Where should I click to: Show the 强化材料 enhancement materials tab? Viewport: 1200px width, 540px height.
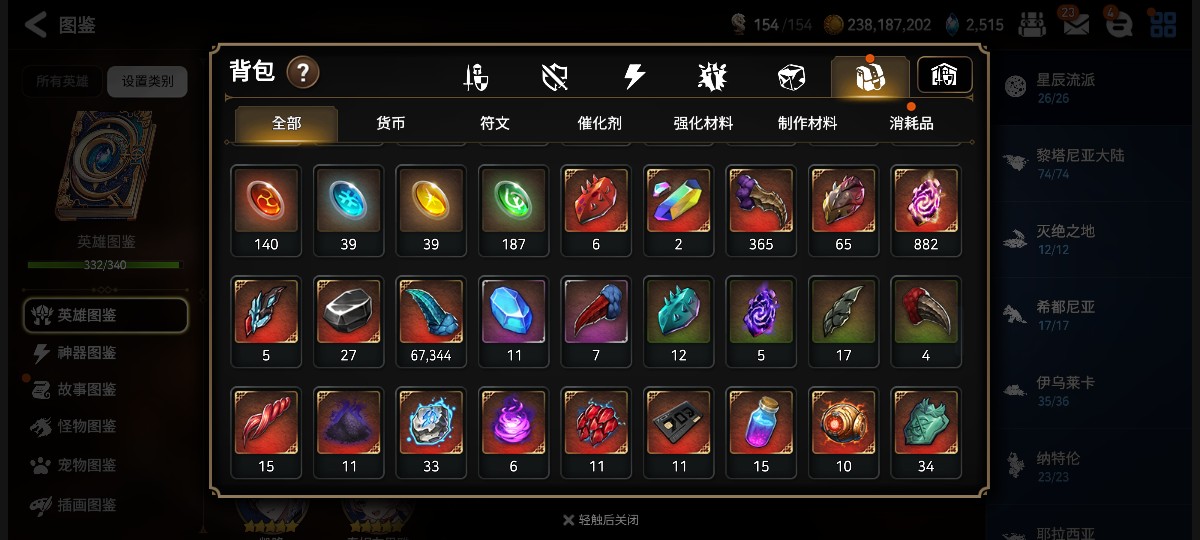click(x=703, y=124)
